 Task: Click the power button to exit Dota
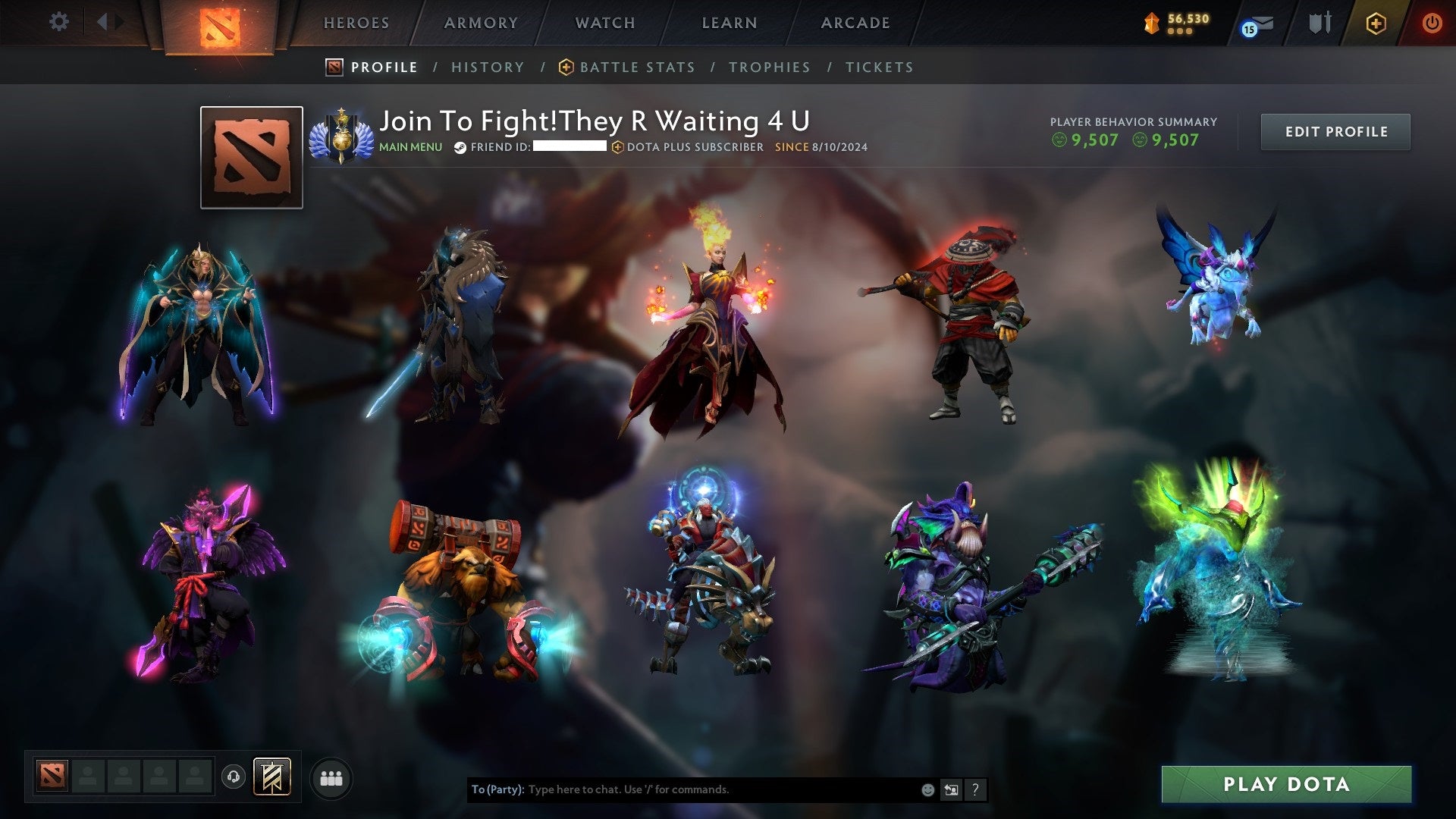point(1432,23)
